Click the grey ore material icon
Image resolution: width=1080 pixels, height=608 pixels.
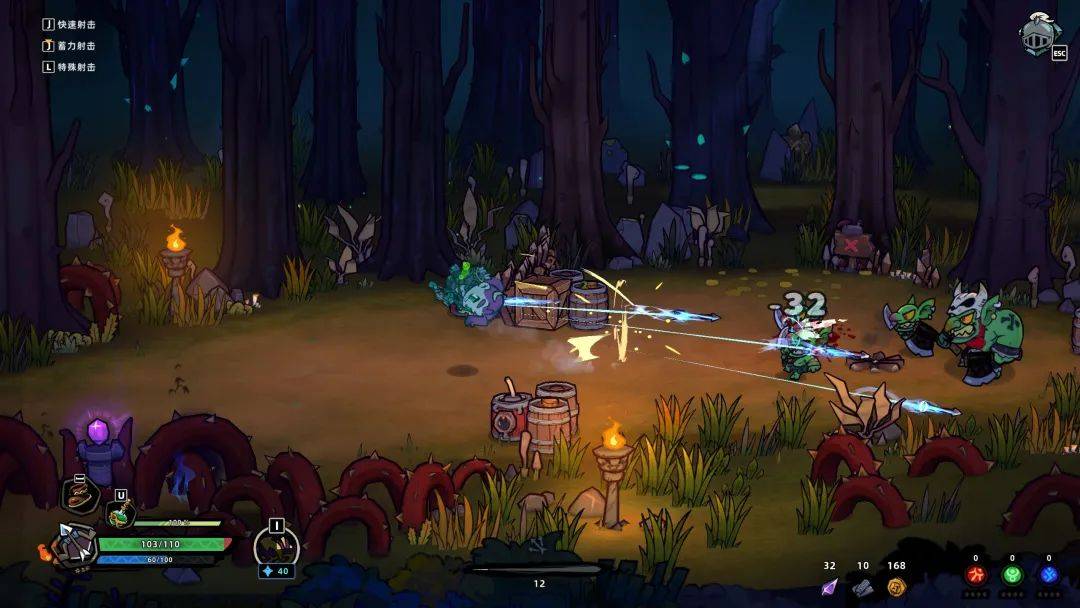[863, 587]
